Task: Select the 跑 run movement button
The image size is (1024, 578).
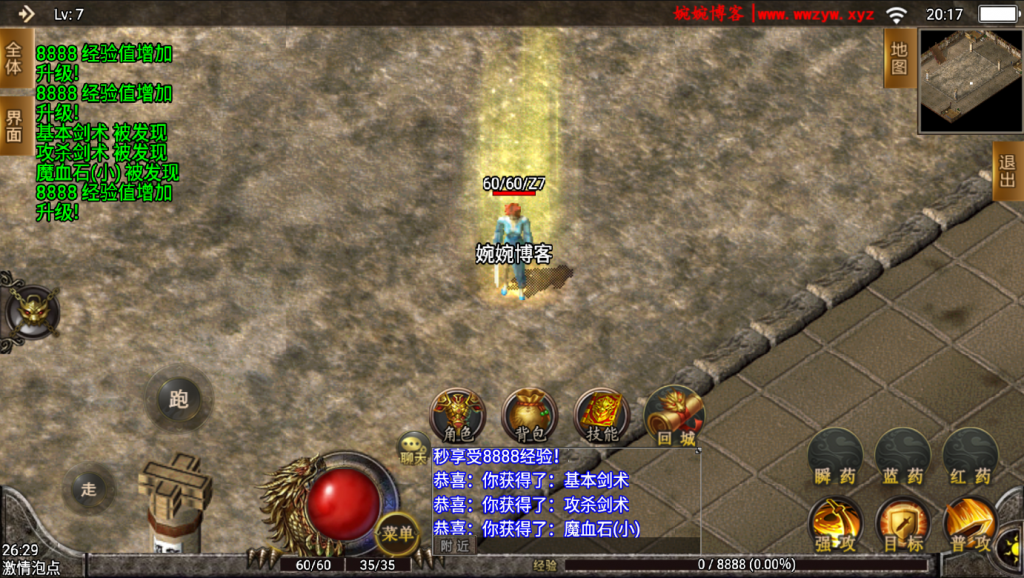Action: point(178,399)
